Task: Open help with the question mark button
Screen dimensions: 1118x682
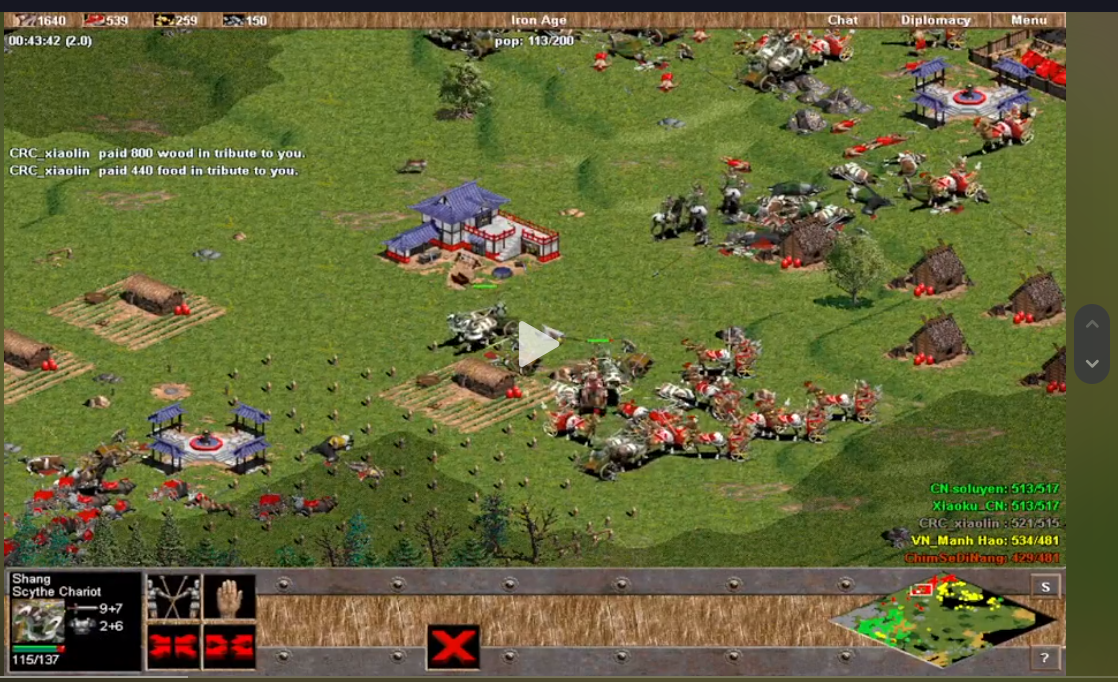Action: pyautogui.click(x=1045, y=657)
